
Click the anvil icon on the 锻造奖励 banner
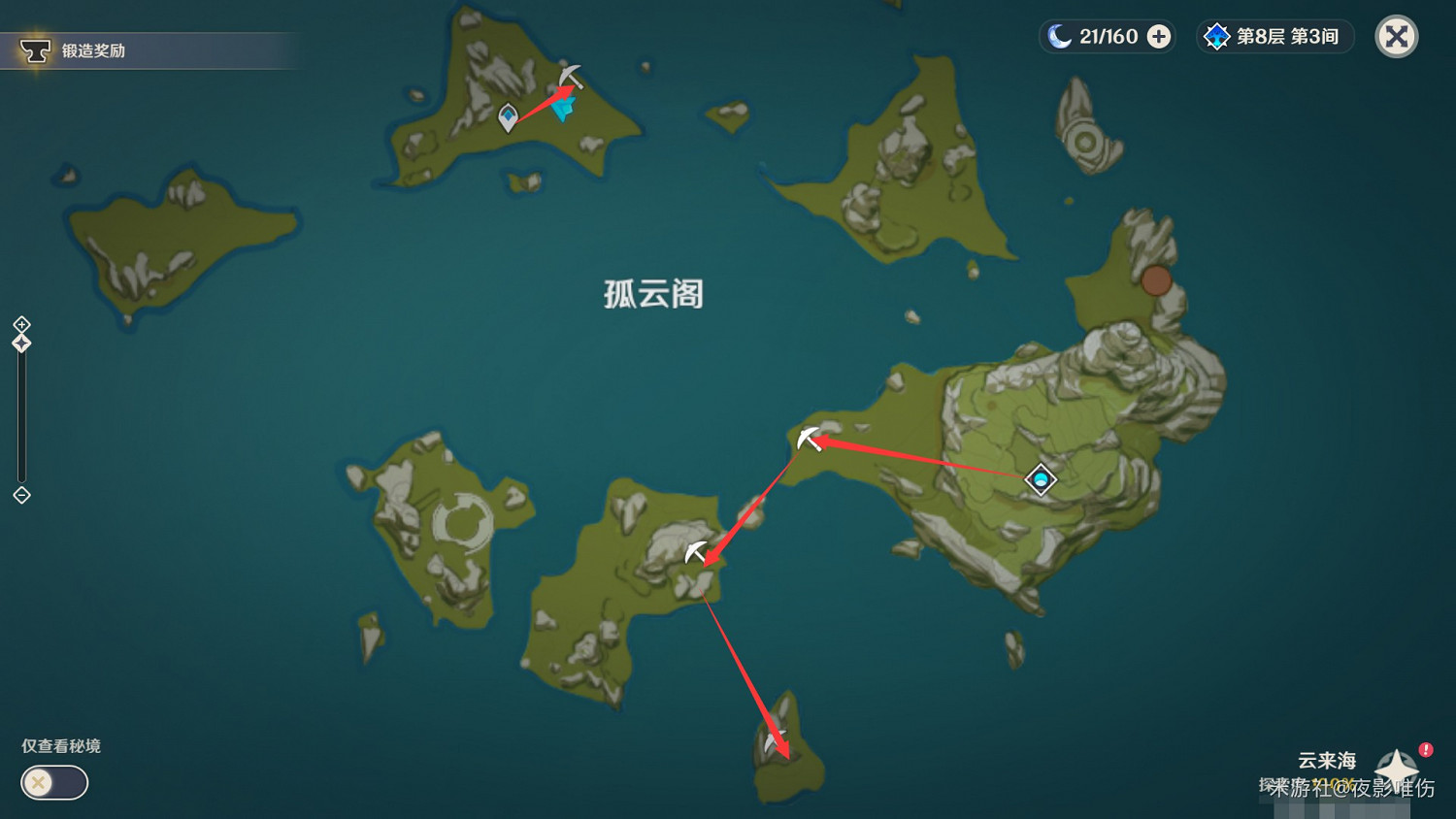36,49
